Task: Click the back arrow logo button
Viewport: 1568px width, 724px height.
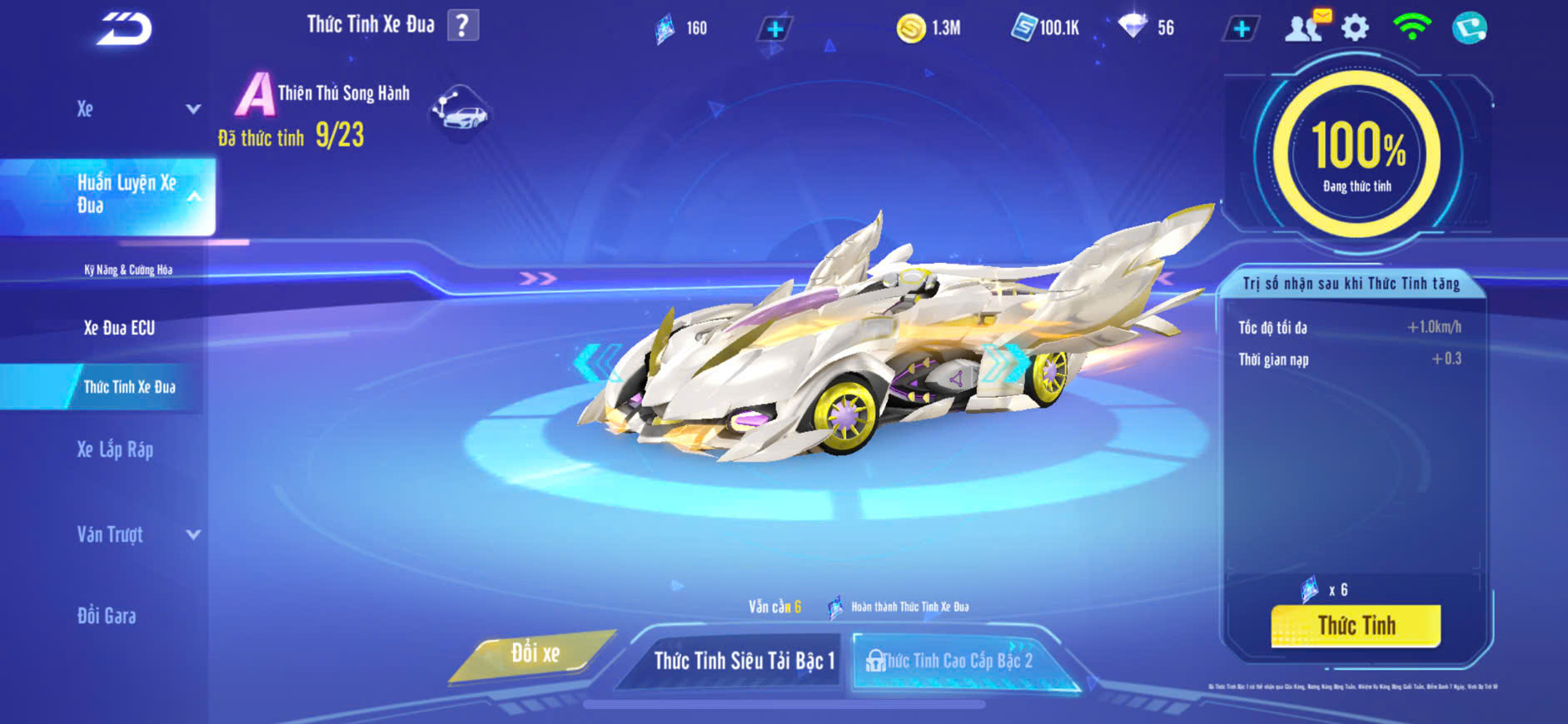Action: point(125,29)
